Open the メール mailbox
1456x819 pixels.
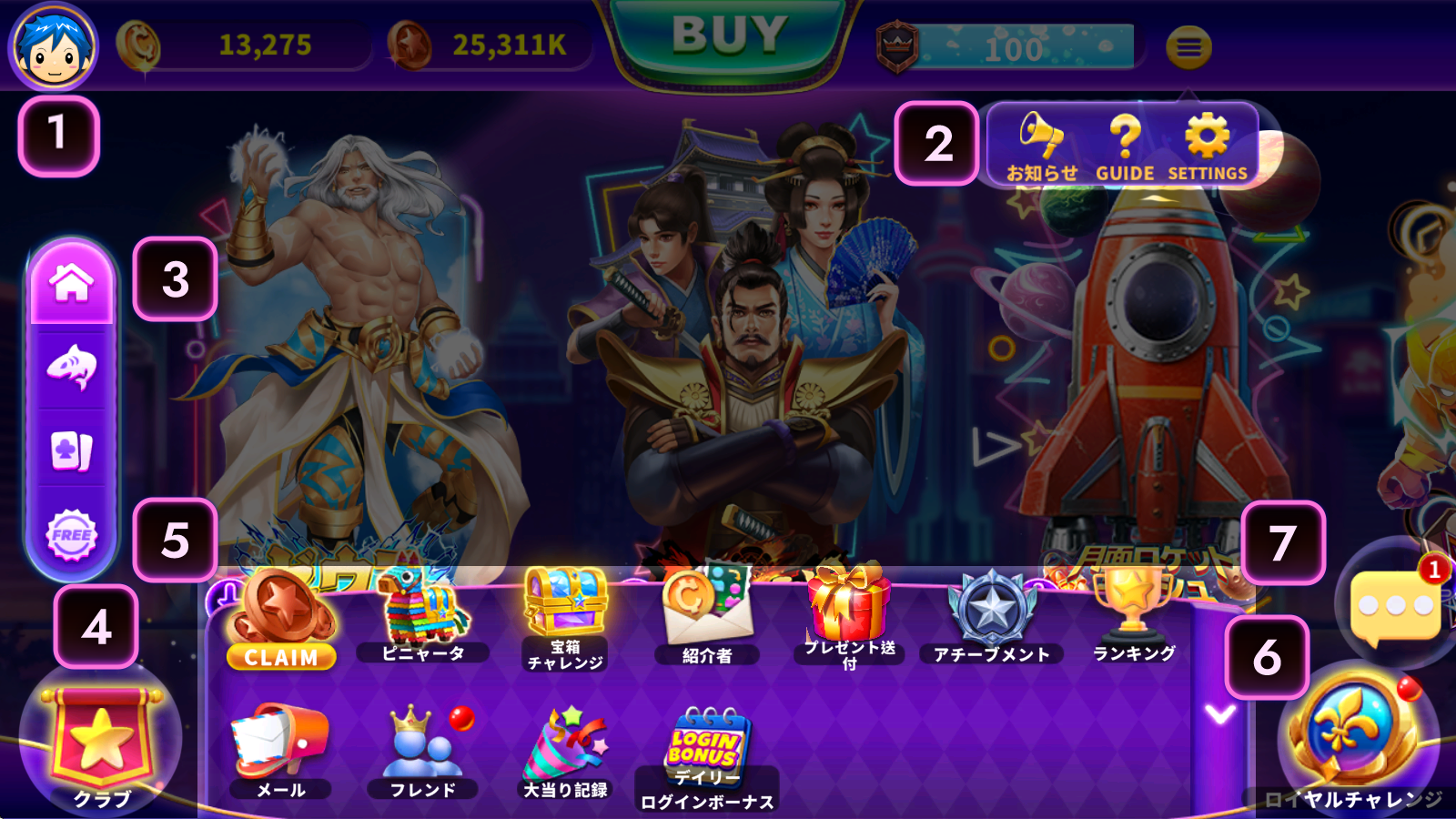[x=280, y=750]
